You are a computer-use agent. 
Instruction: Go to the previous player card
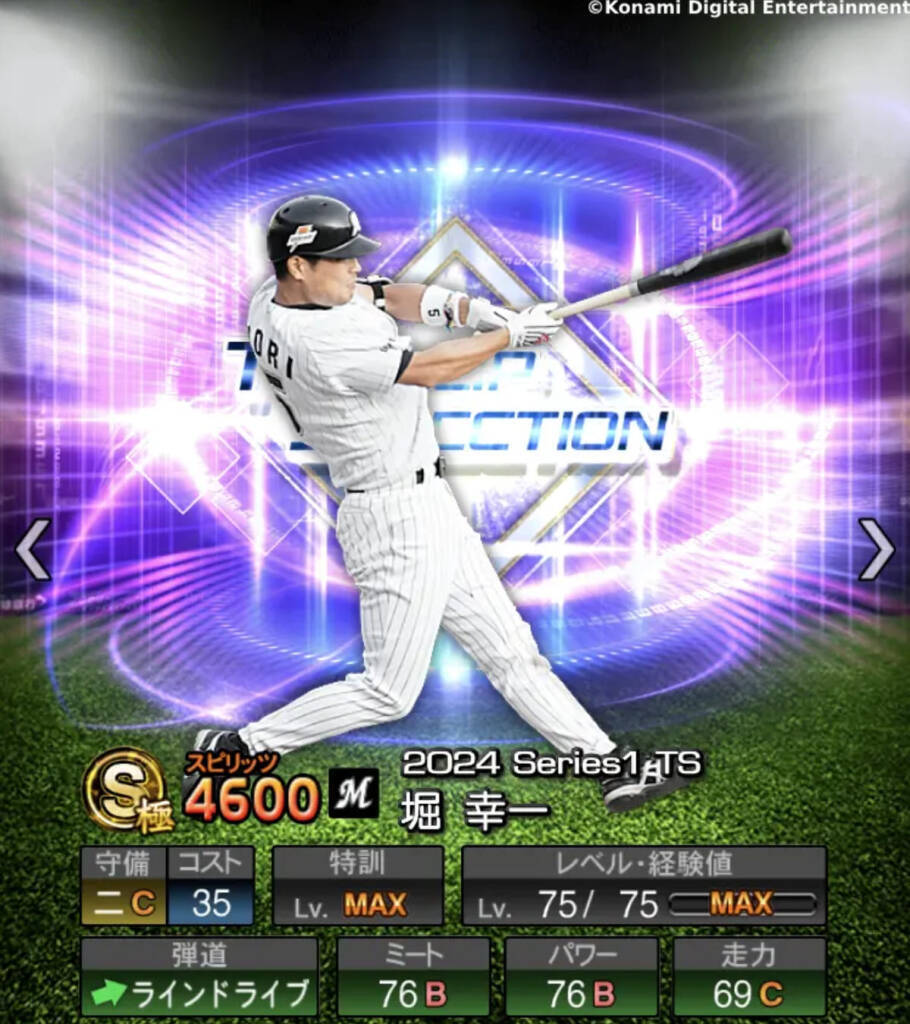click(32, 549)
